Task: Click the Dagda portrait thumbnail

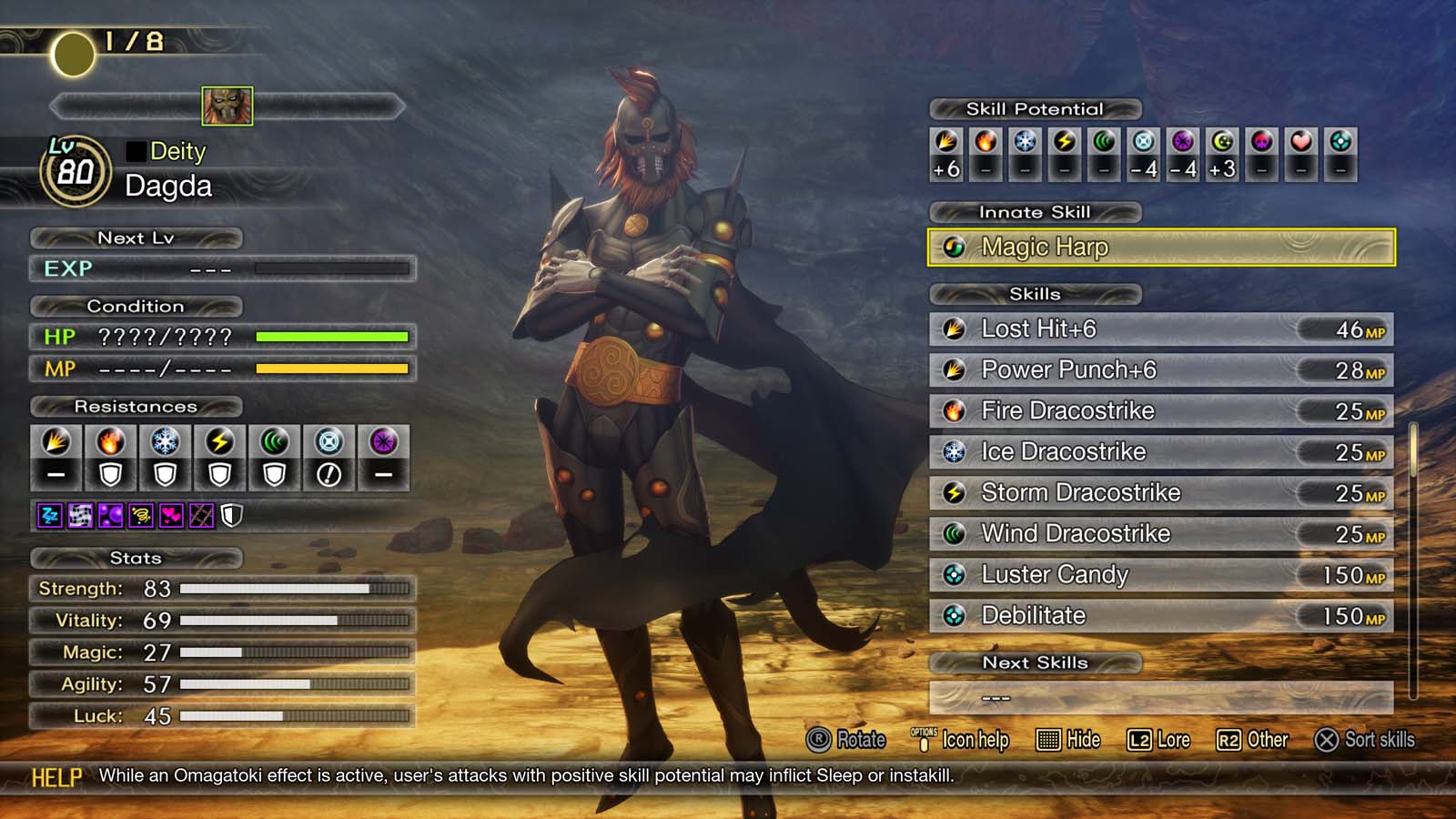Action: click(227, 106)
